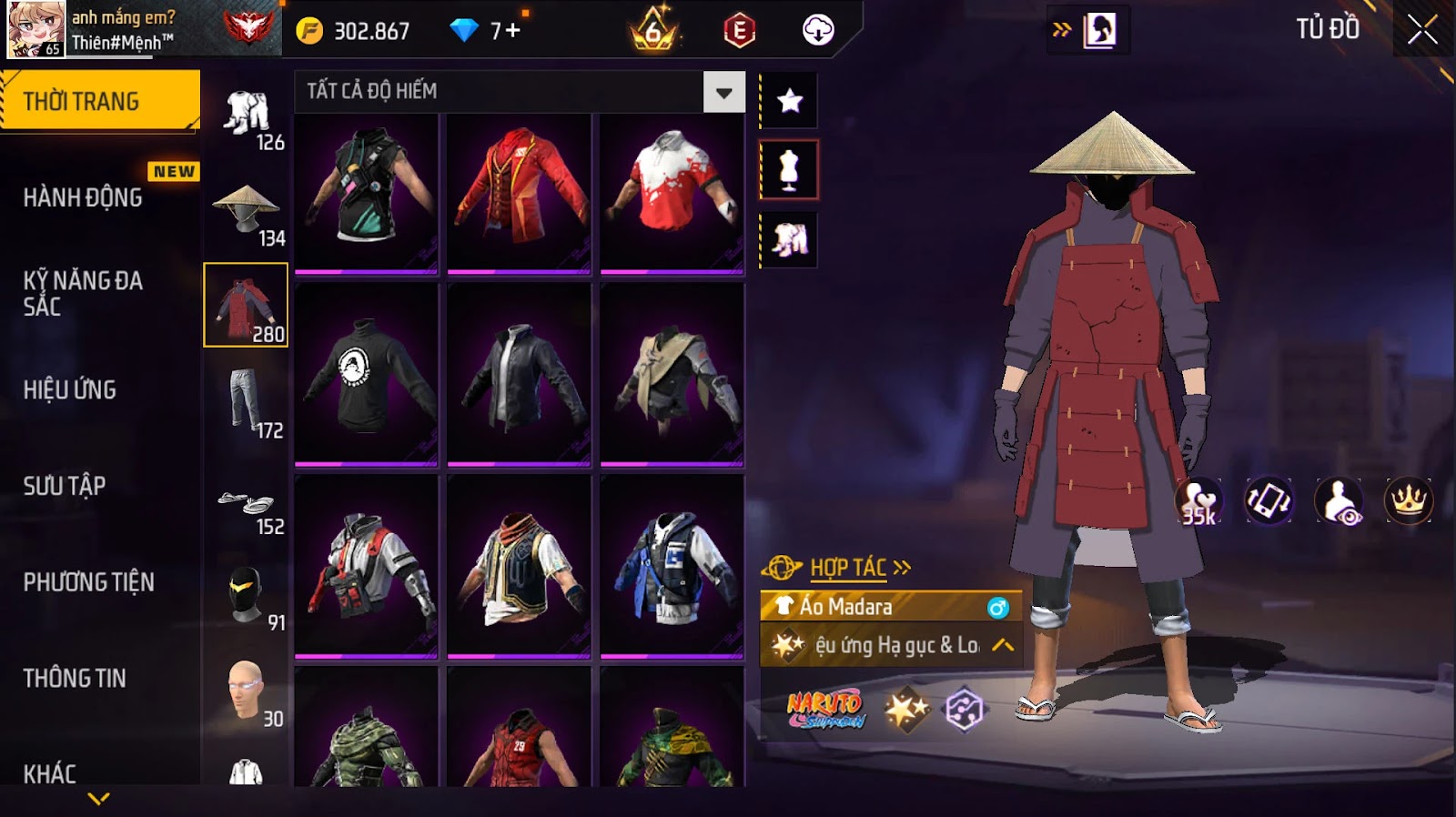This screenshot has height=817, width=1456.
Task: Open the Sưu Tập tab
Action: coord(65,486)
